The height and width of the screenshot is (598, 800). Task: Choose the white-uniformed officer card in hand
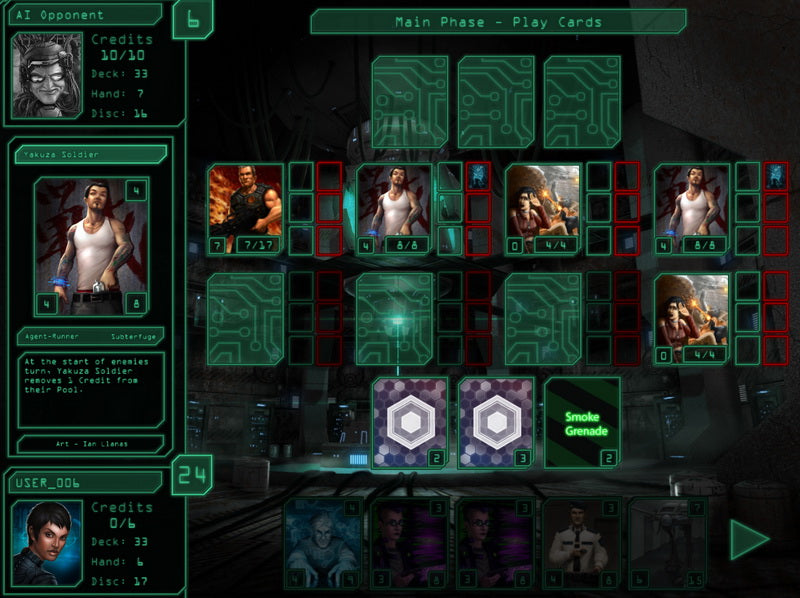point(581,541)
